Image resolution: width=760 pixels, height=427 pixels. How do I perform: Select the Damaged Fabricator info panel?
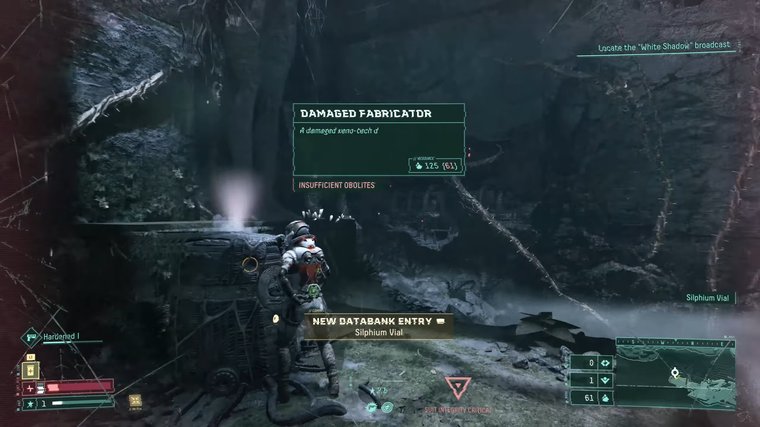pyautogui.click(x=379, y=139)
